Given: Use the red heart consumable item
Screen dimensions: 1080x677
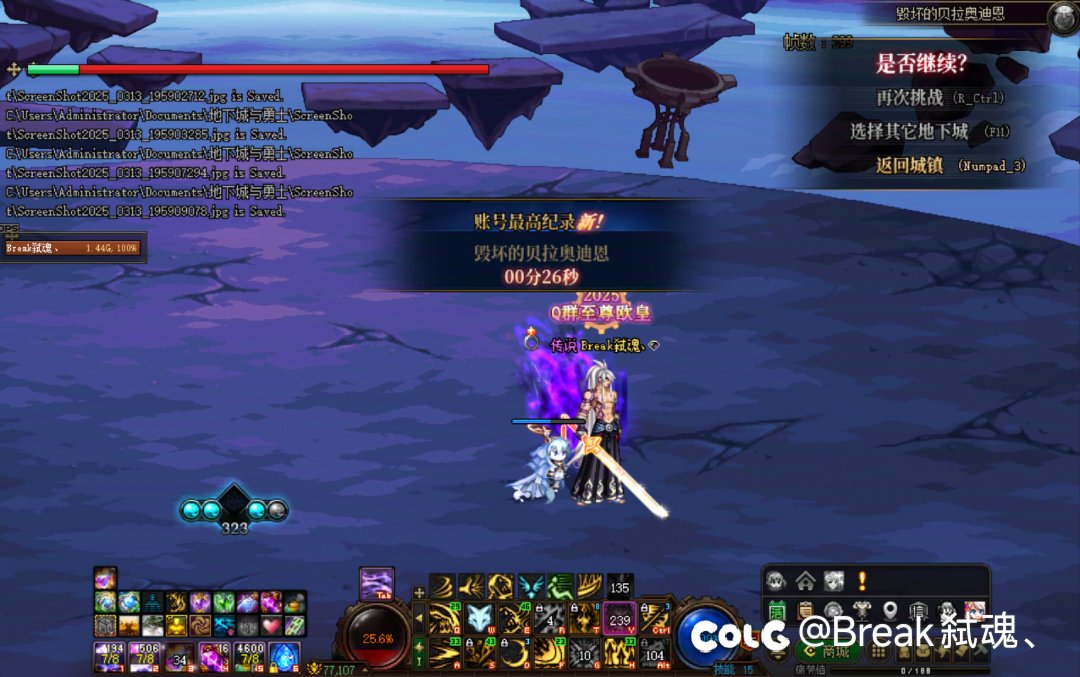Looking at the screenshot, I should (x=272, y=625).
